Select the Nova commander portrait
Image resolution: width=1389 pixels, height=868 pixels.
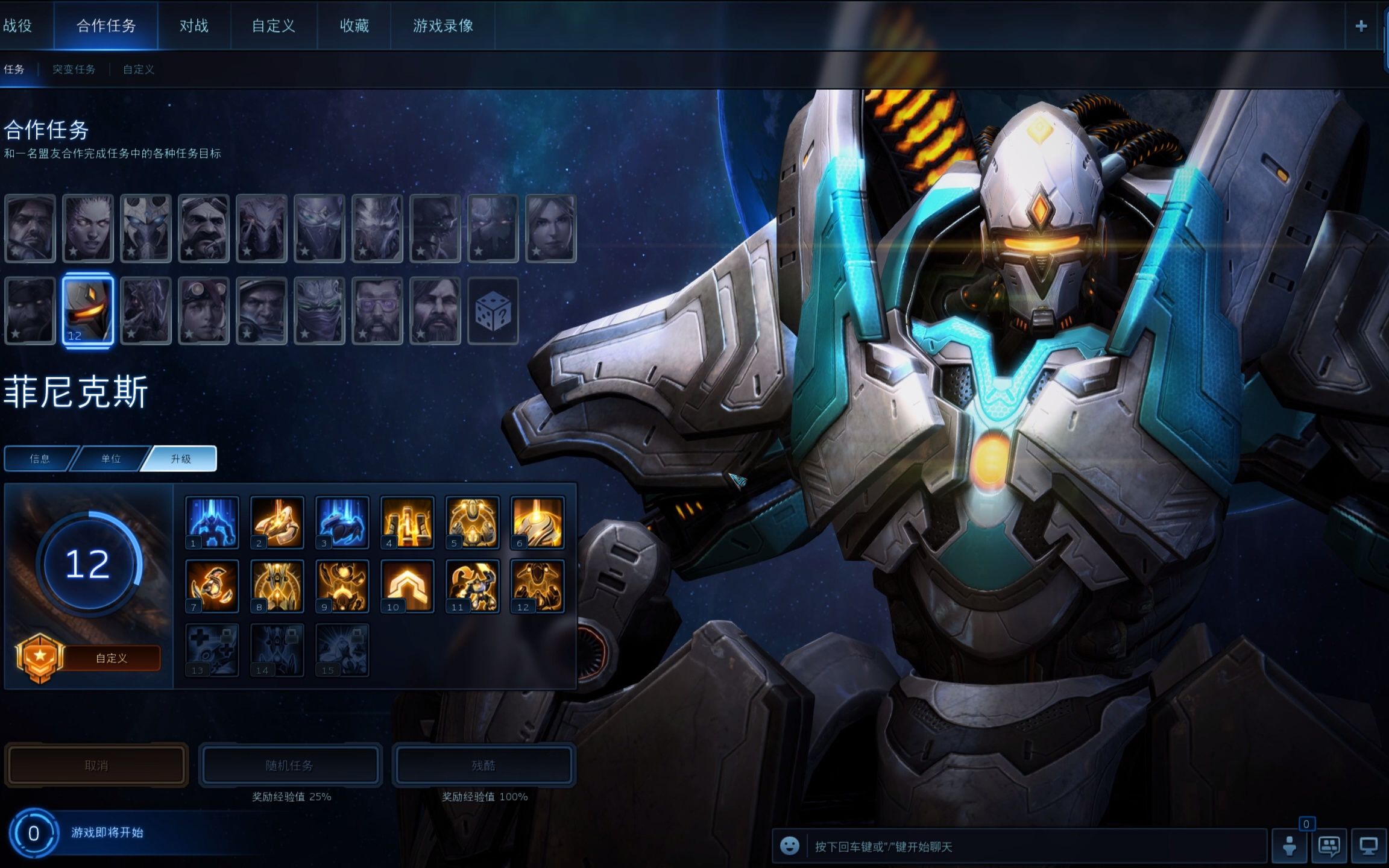pyautogui.click(x=550, y=228)
